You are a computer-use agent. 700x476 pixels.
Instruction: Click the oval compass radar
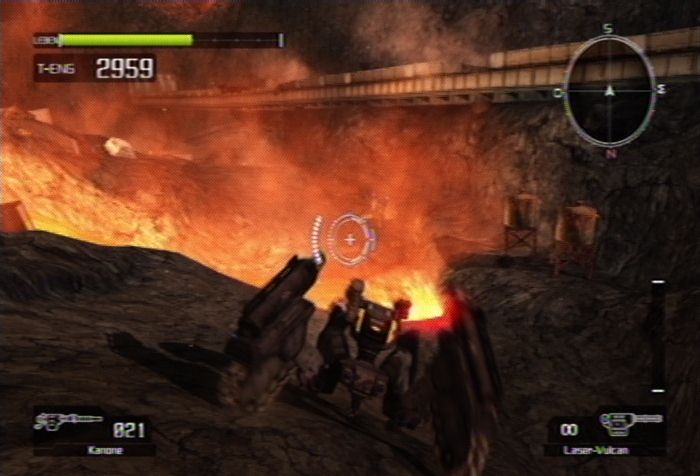tap(609, 89)
